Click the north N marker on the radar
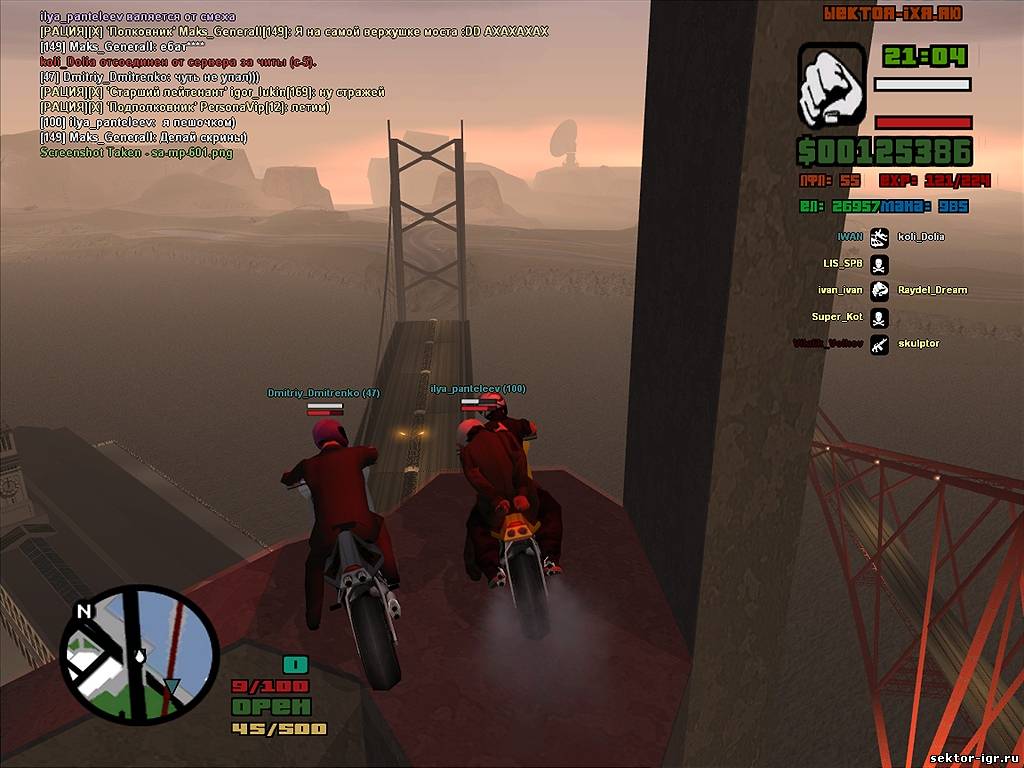Viewport: 1024px width, 768px height. [83, 610]
